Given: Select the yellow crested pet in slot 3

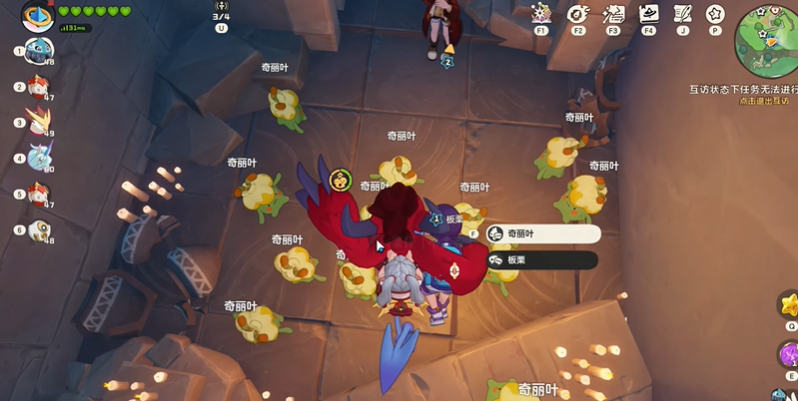Looking at the screenshot, I should point(38,121).
